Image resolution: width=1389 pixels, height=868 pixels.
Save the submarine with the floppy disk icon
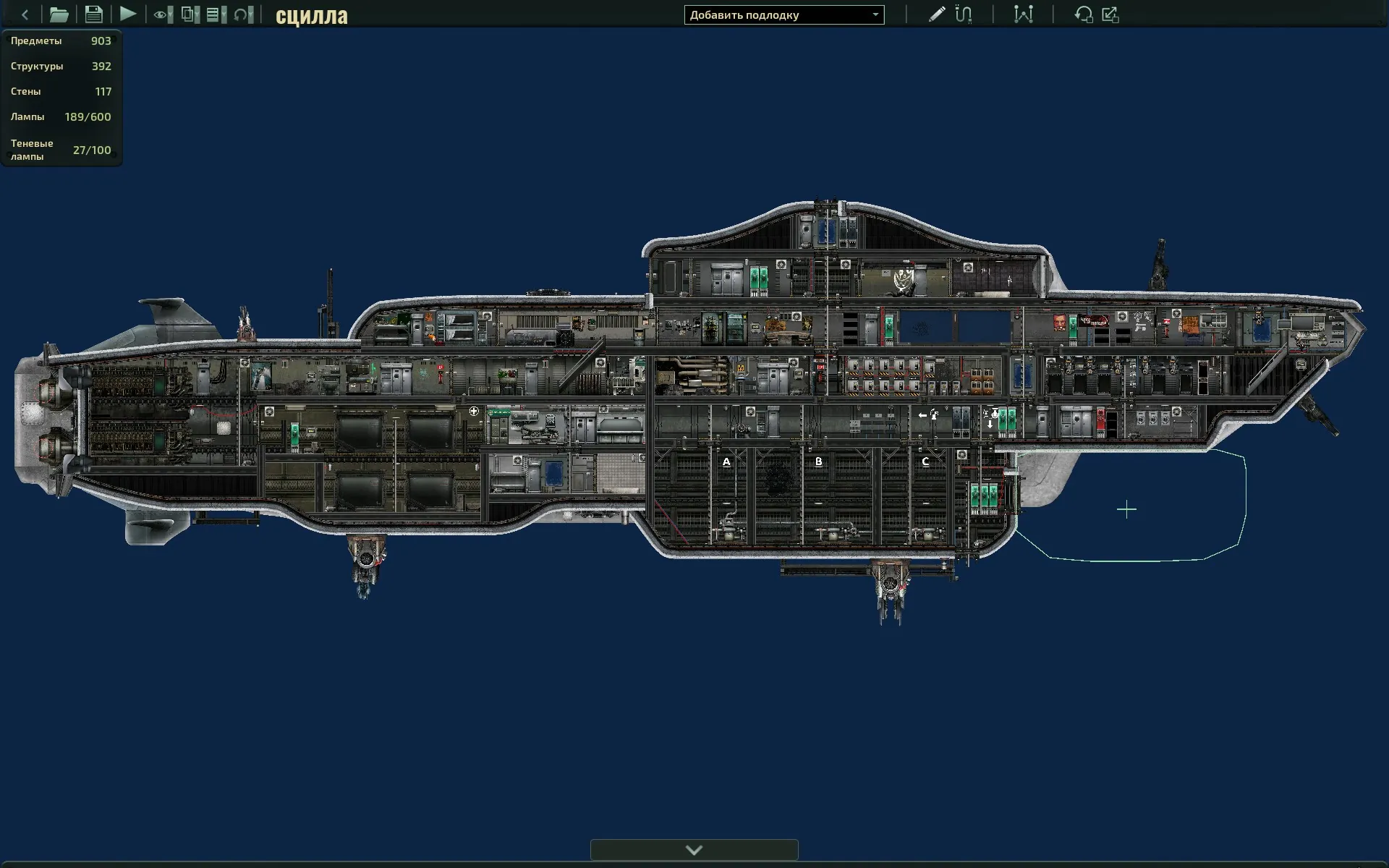point(93,14)
